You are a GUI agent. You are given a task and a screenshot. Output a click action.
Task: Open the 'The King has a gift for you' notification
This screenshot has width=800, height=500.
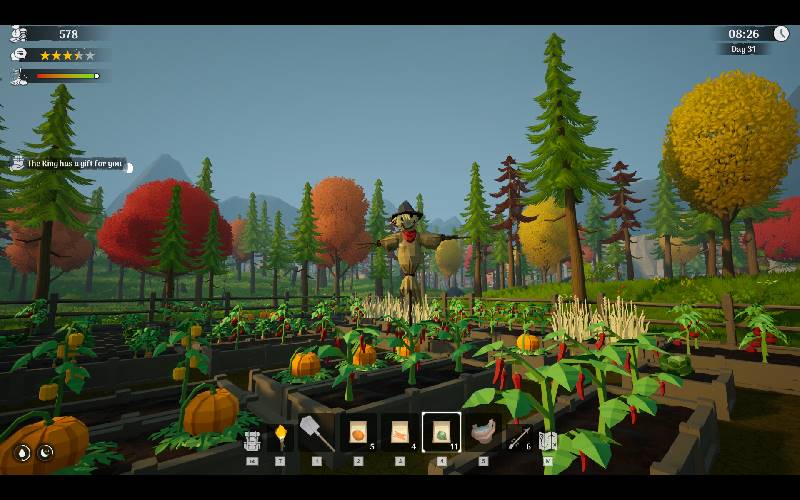click(x=74, y=164)
